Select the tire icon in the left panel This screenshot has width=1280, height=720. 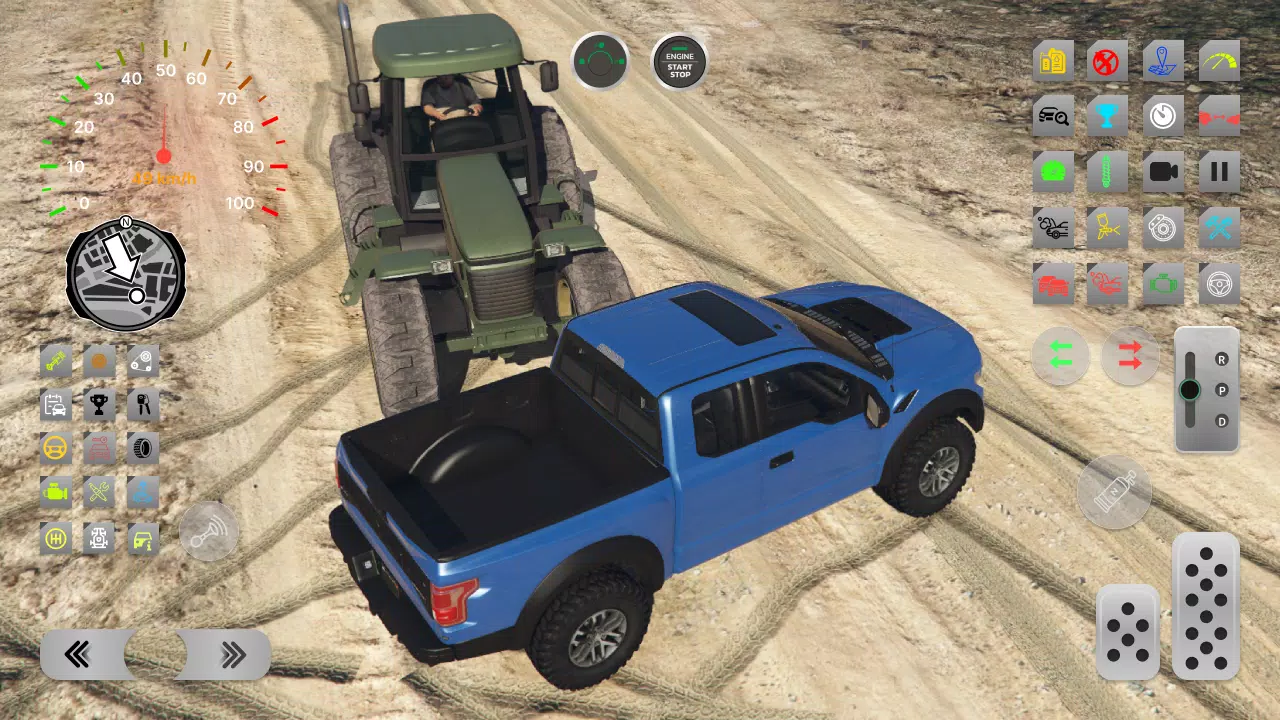coord(142,448)
